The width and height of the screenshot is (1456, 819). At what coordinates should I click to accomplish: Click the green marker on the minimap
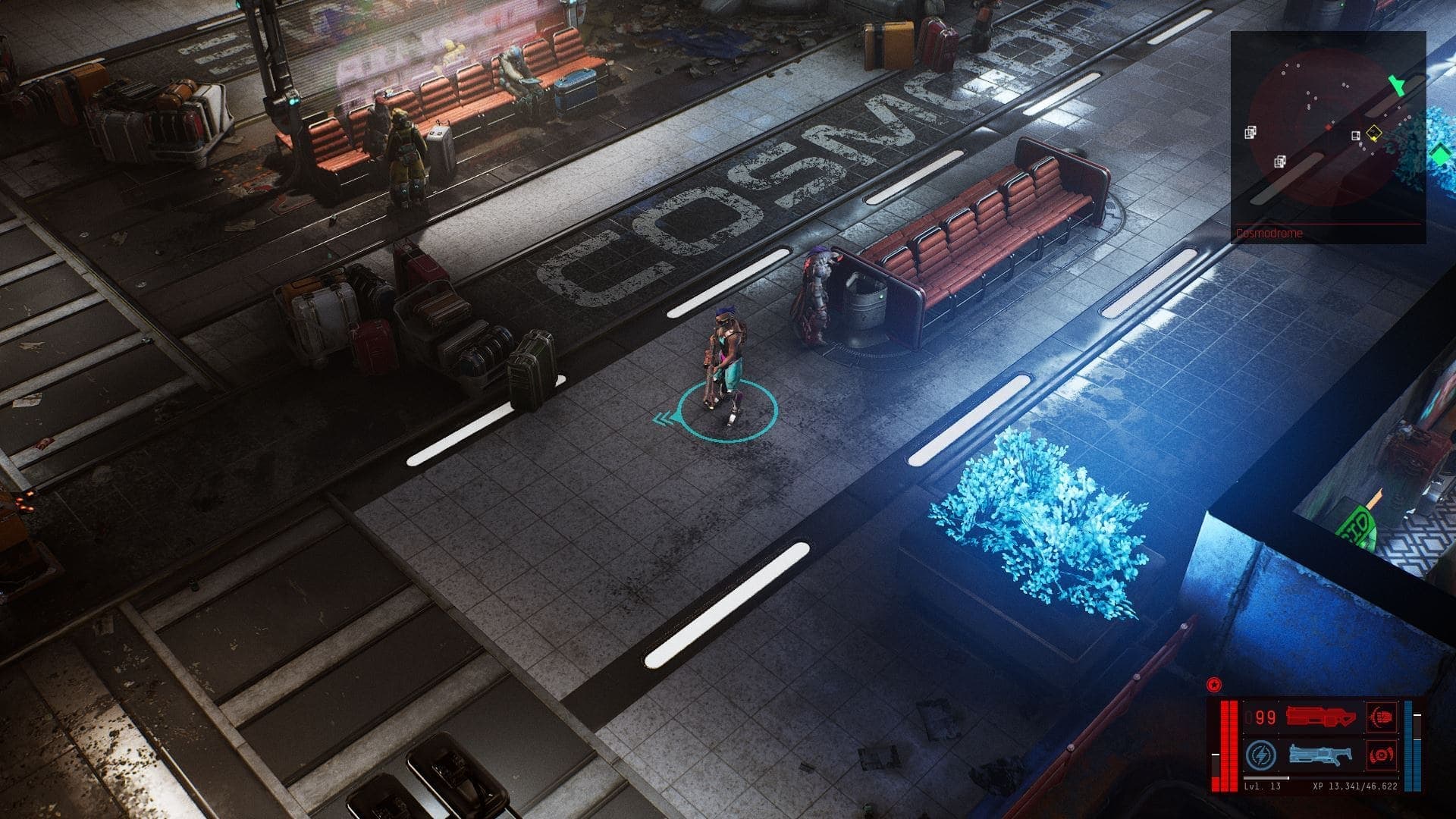pos(1396,84)
